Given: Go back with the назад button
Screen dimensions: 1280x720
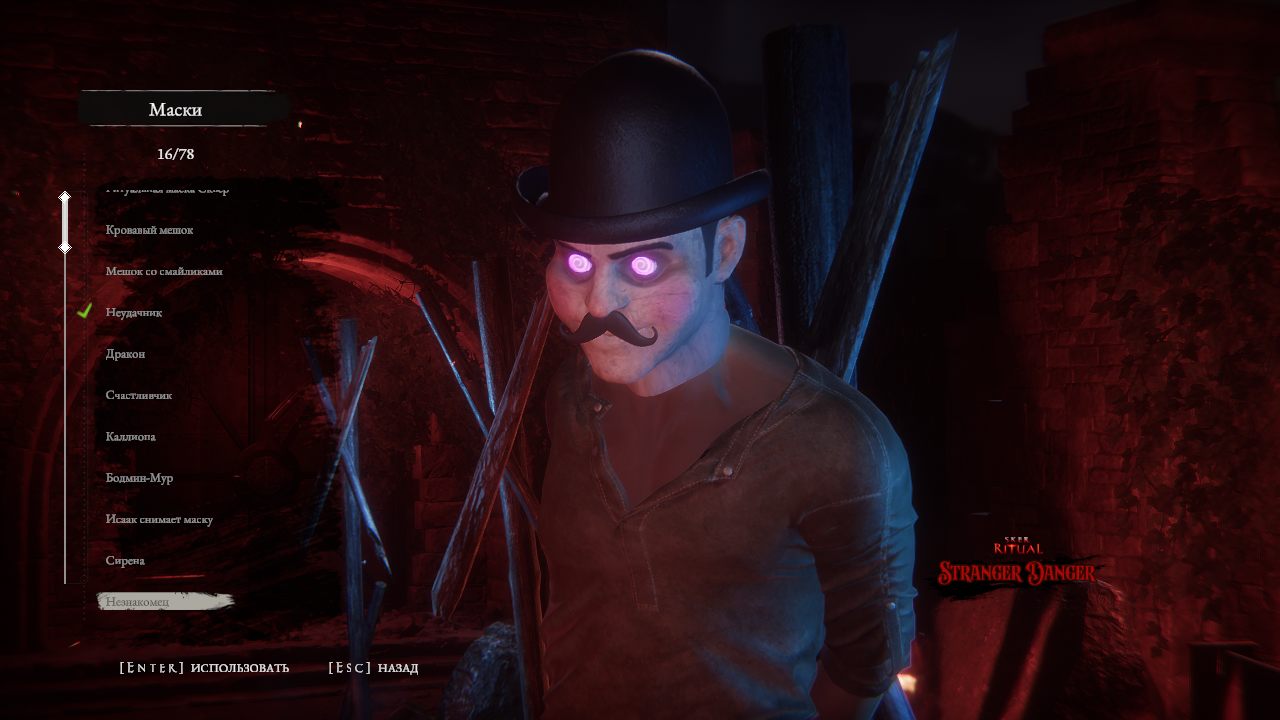Looking at the screenshot, I should coord(373,668).
